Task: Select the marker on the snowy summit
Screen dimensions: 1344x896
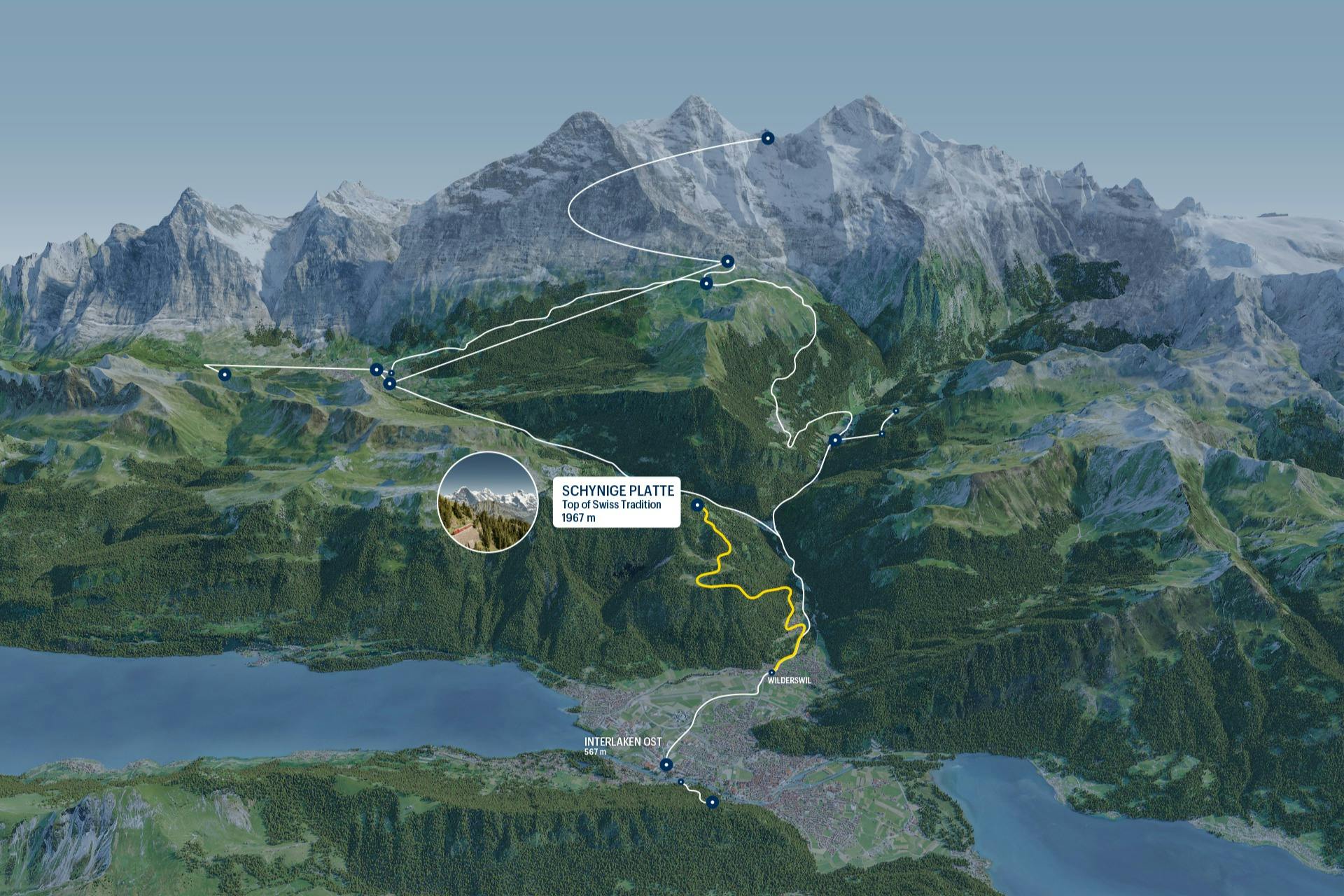Action: click(767, 138)
